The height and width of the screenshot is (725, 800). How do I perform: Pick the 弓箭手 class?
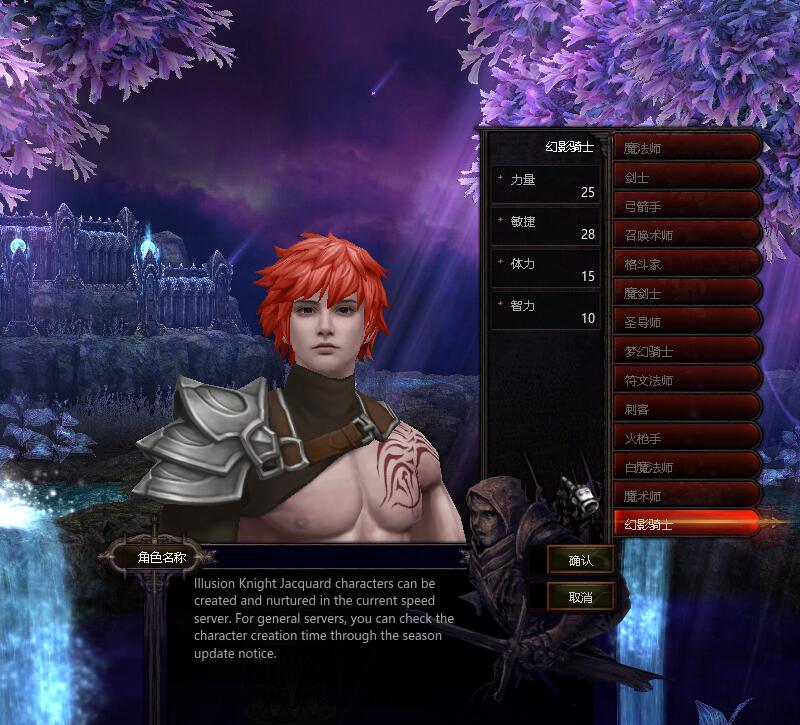point(686,206)
